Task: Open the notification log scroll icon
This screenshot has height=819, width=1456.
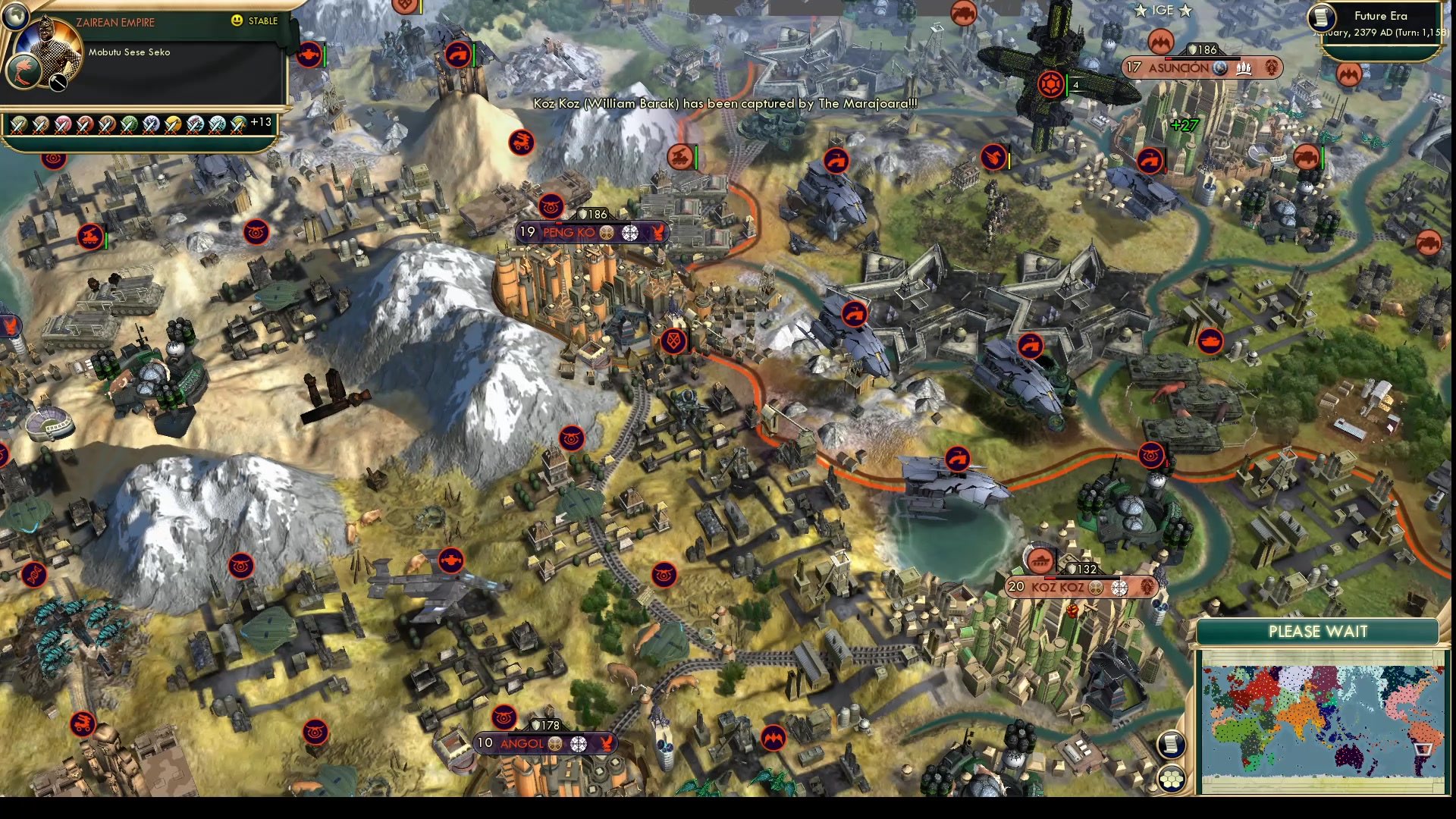Action: (1172, 745)
